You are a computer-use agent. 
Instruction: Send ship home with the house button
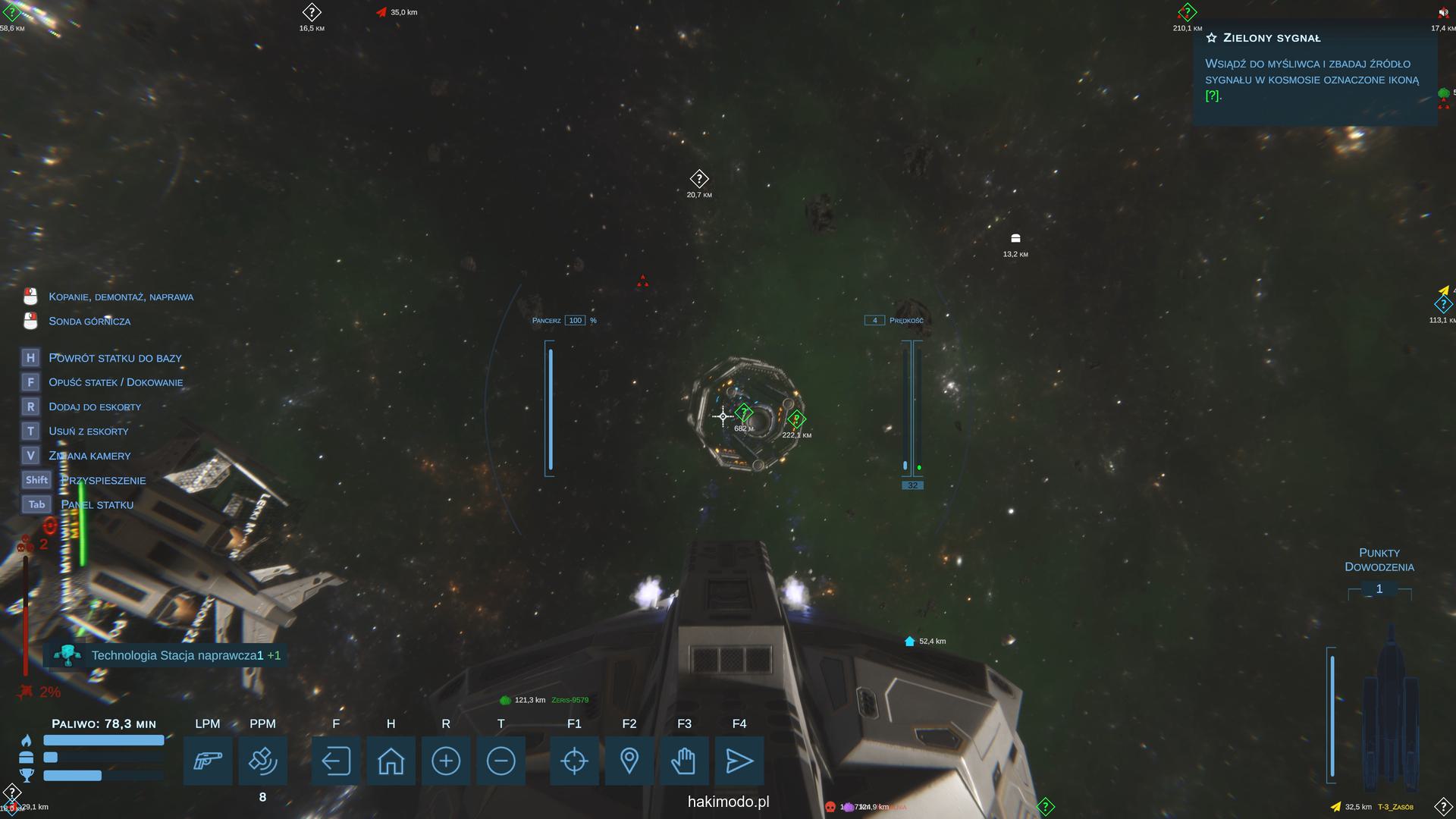391,761
